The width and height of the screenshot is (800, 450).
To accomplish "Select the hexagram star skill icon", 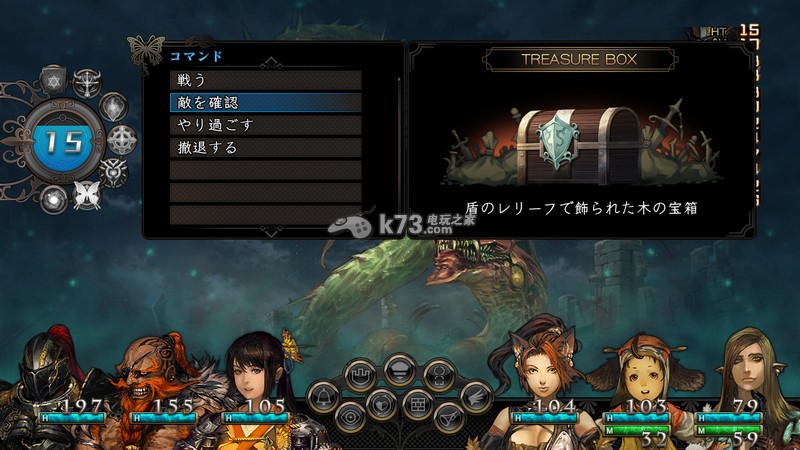I will (x=54, y=80).
